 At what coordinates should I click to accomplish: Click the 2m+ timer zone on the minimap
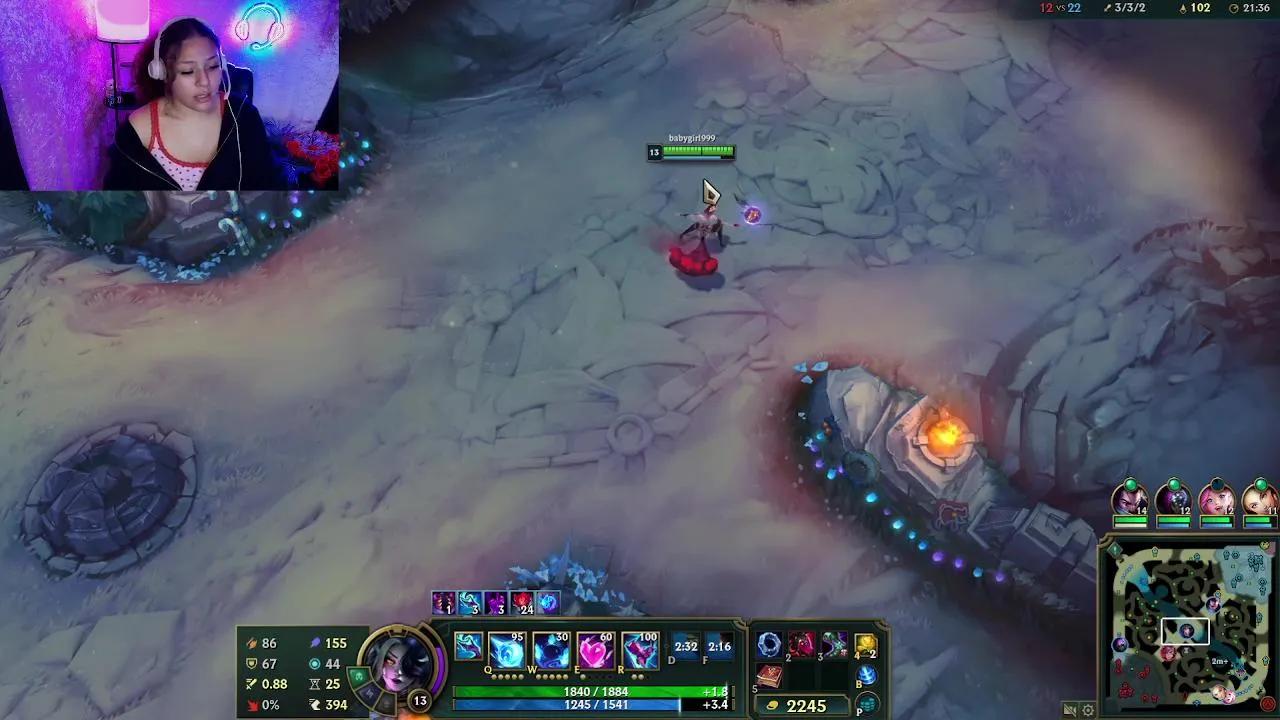[x=1220, y=660]
